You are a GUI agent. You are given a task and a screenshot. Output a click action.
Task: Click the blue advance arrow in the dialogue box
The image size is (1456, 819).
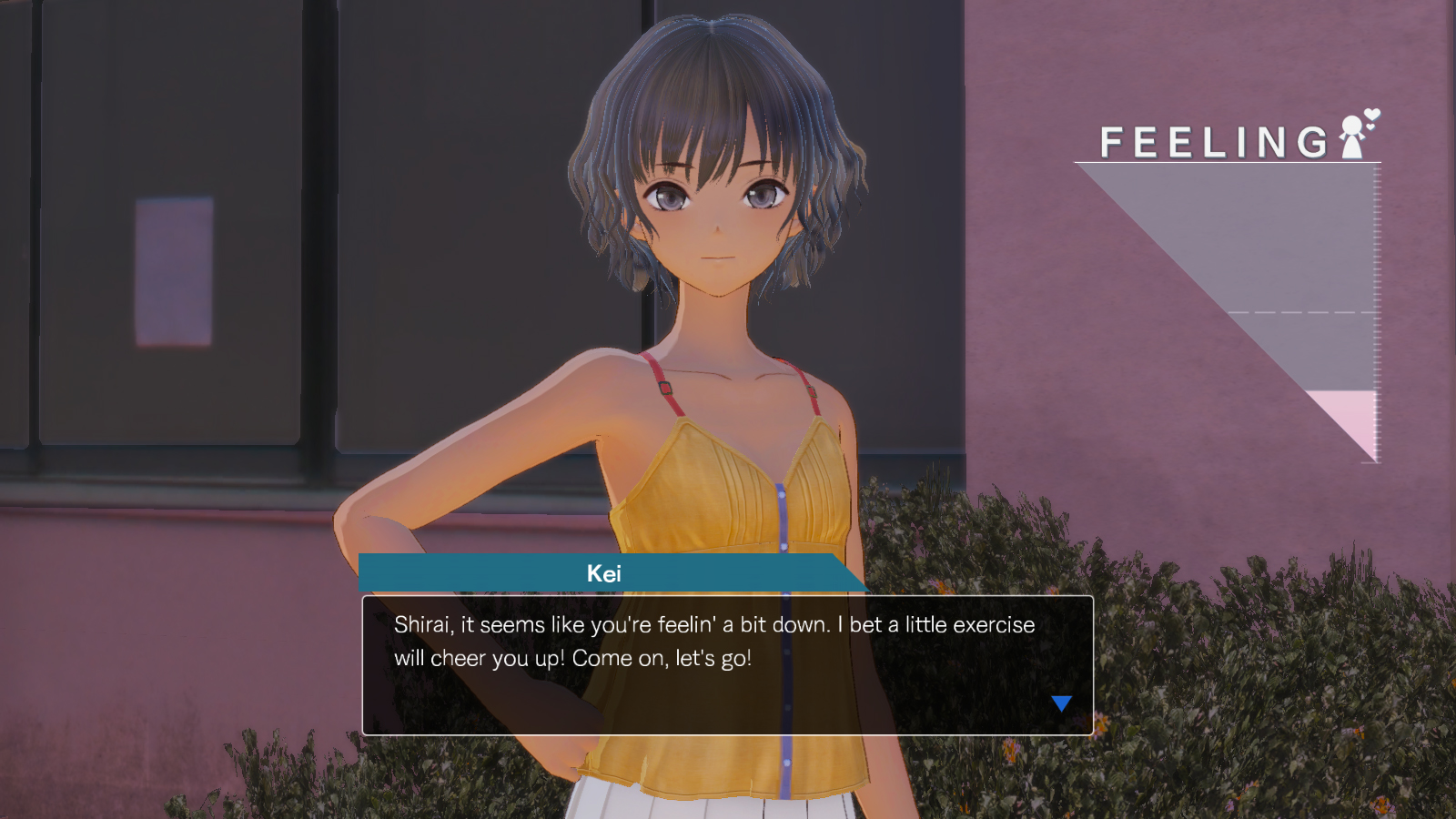pyautogui.click(x=1060, y=702)
